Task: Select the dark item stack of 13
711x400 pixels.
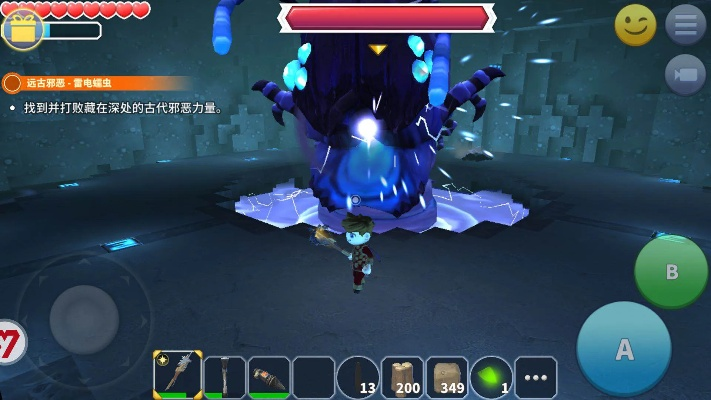Action: [x=358, y=377]
